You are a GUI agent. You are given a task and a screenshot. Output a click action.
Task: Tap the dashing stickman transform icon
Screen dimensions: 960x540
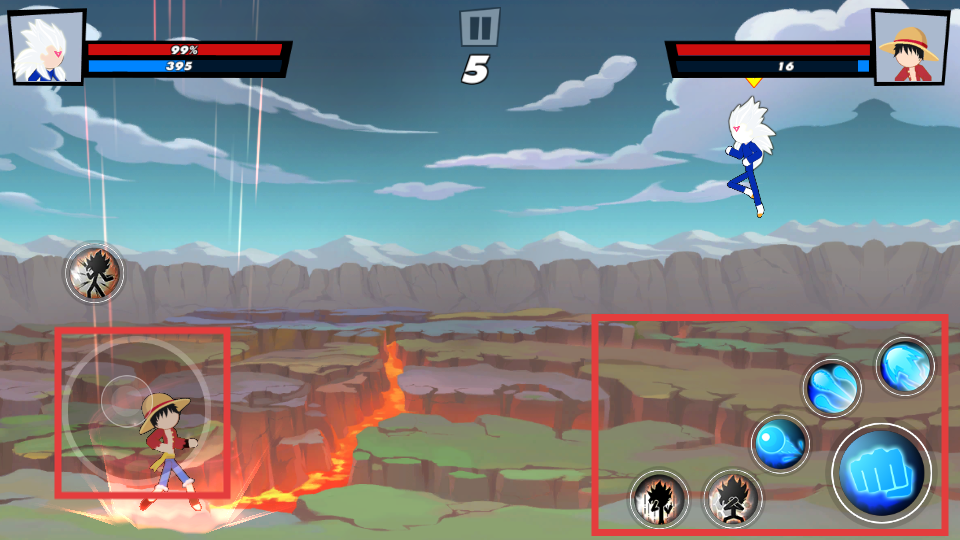coord(95,272)
